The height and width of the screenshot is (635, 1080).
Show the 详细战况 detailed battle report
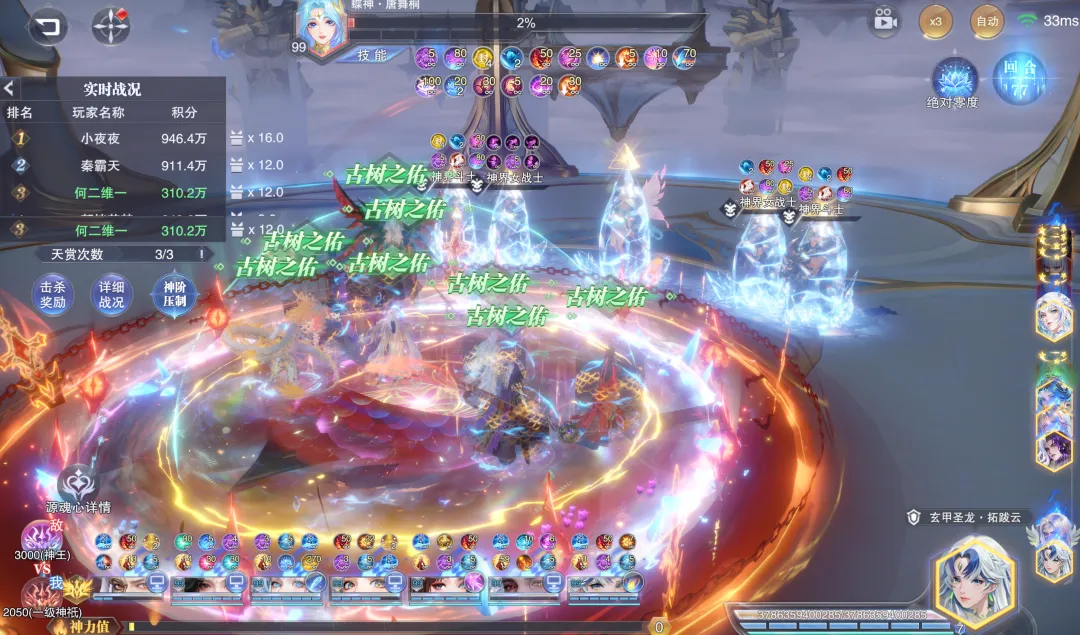coord(112,295)
